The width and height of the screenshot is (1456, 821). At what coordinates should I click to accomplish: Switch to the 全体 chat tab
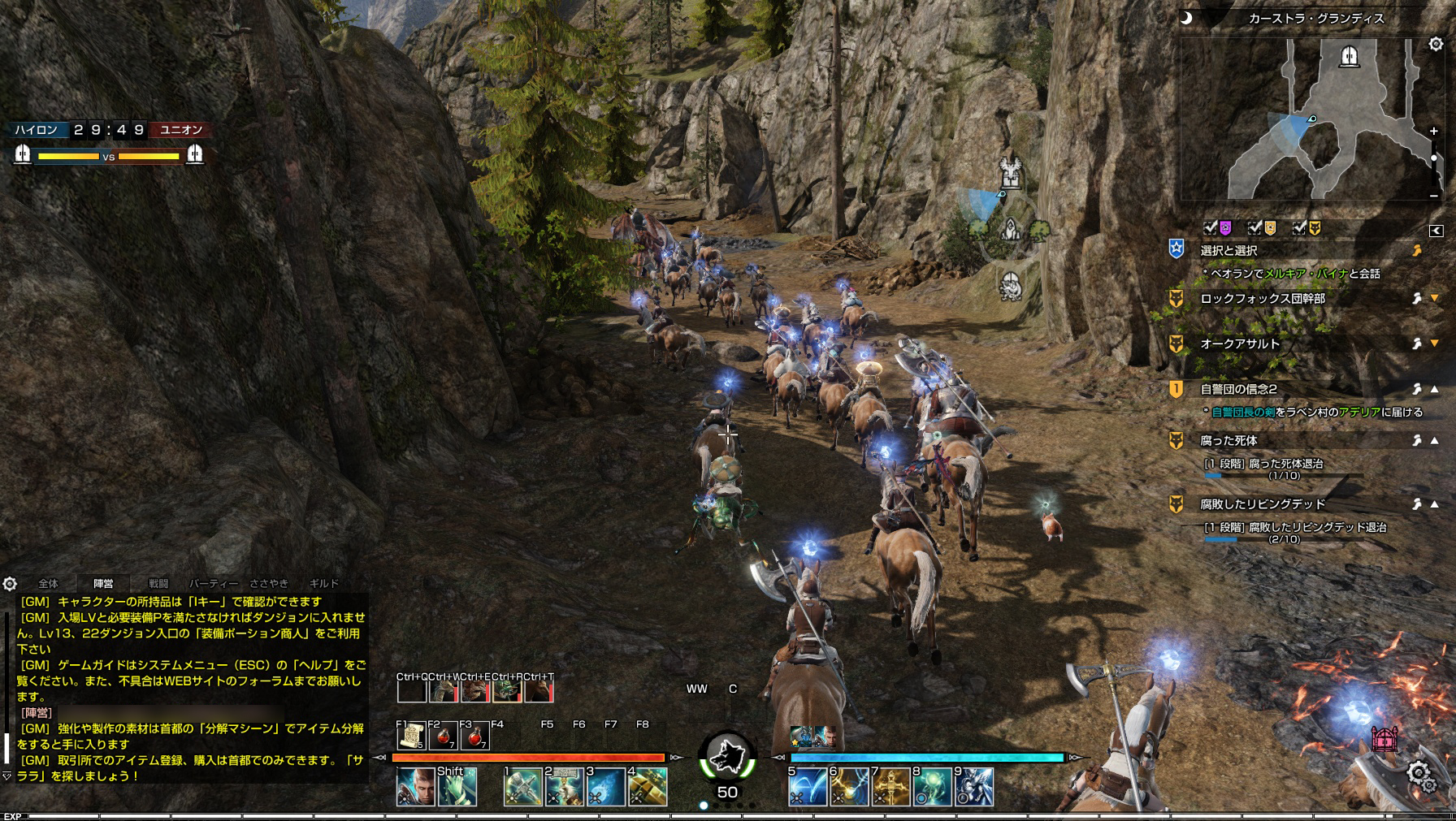tap(49, 583)
